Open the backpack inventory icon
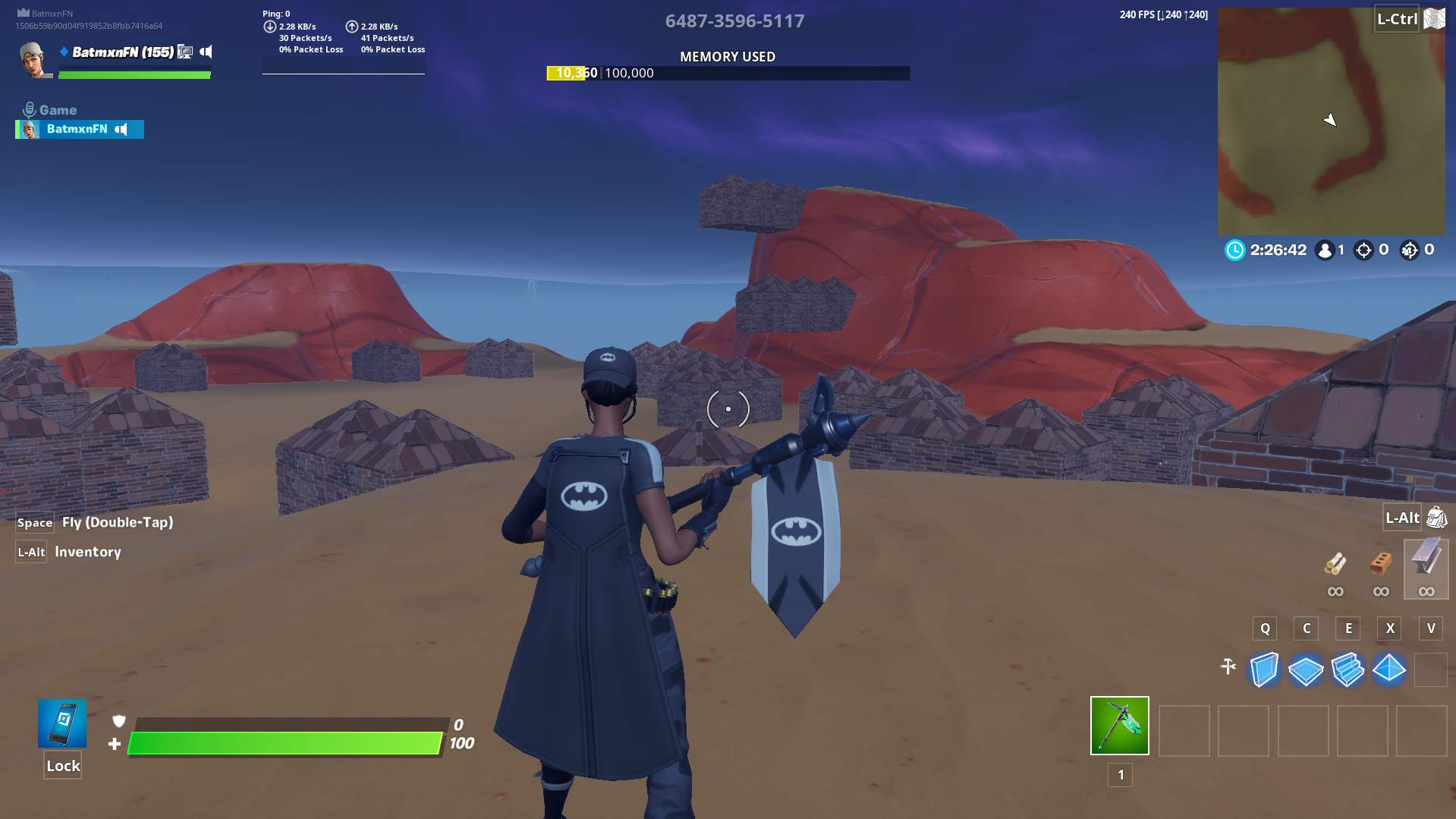The image size is (1456, 819). click(x=1434, y=518)
